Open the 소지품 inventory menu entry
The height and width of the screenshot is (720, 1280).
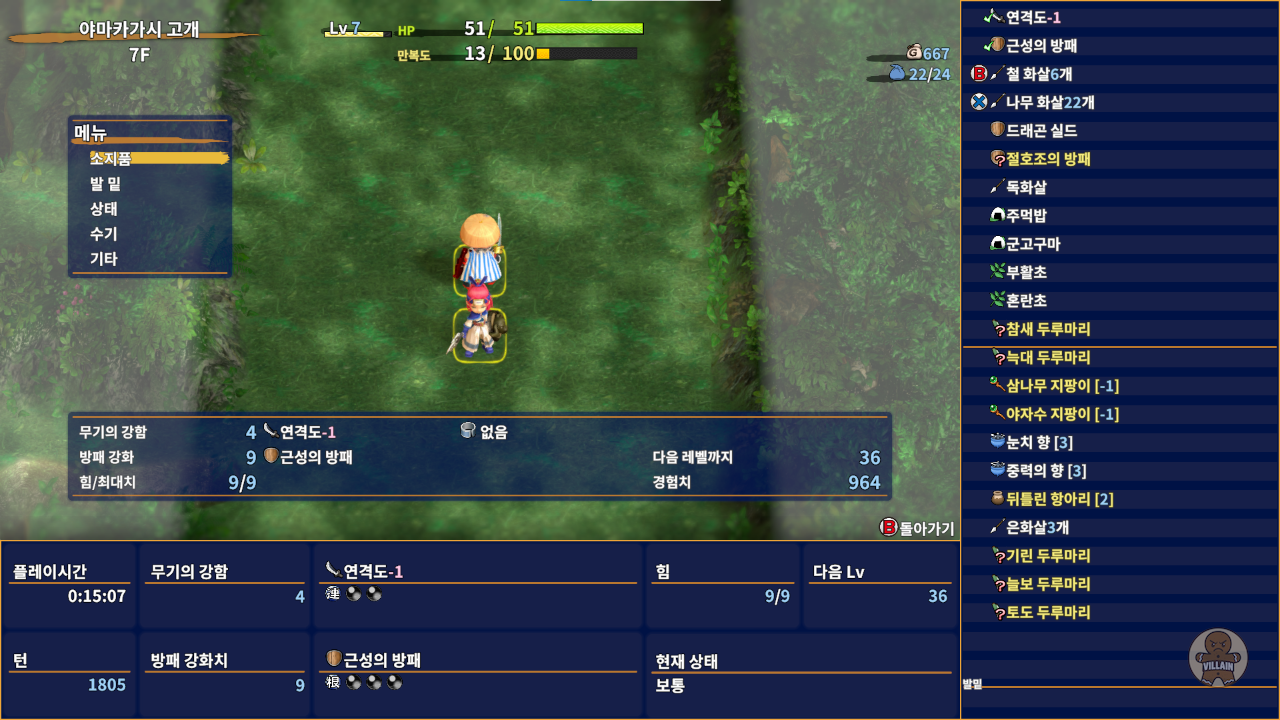coord(111,158)
